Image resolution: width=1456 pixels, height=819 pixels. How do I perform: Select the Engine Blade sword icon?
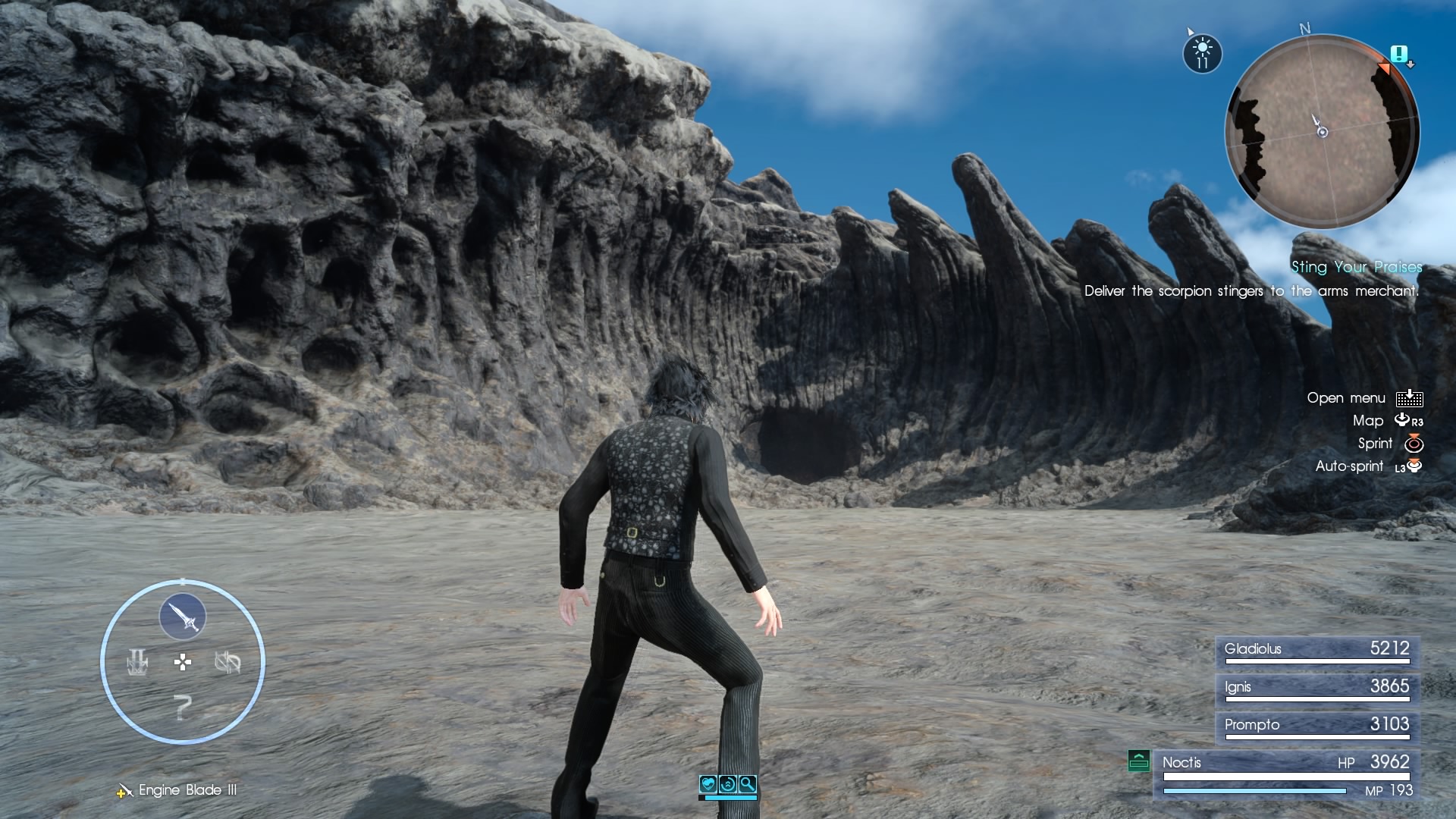click(x=182, y=617)
